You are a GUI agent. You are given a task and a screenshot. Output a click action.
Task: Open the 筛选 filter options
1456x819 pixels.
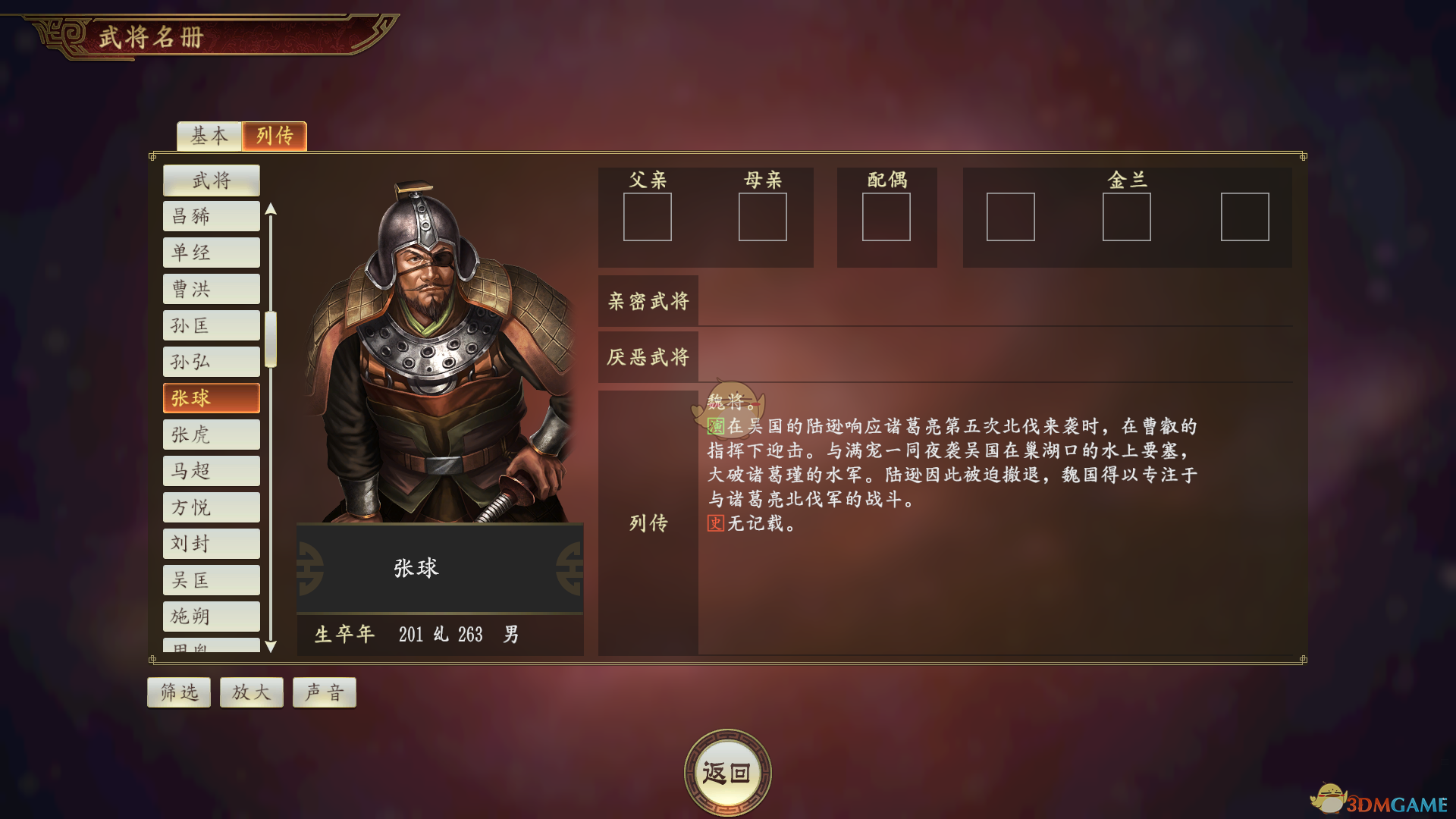178,692
